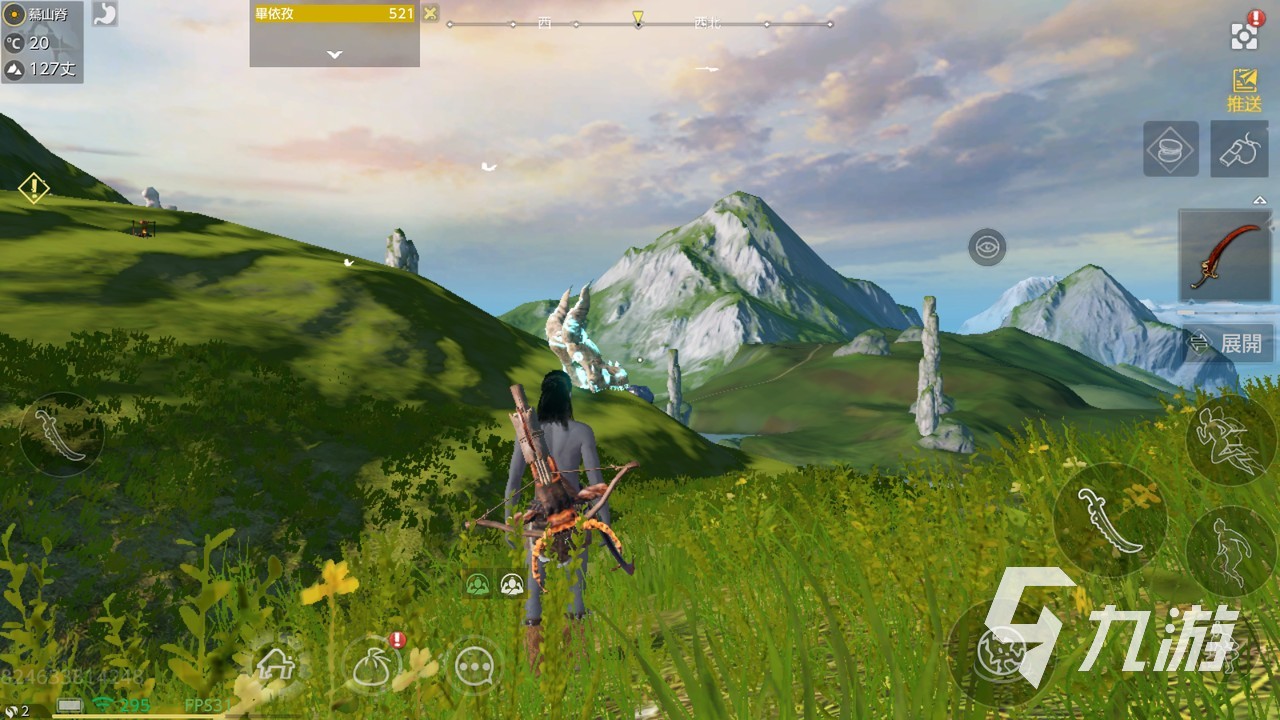Click the 展開 expand button
The image size is (1280, 720).
[1230, 344]
